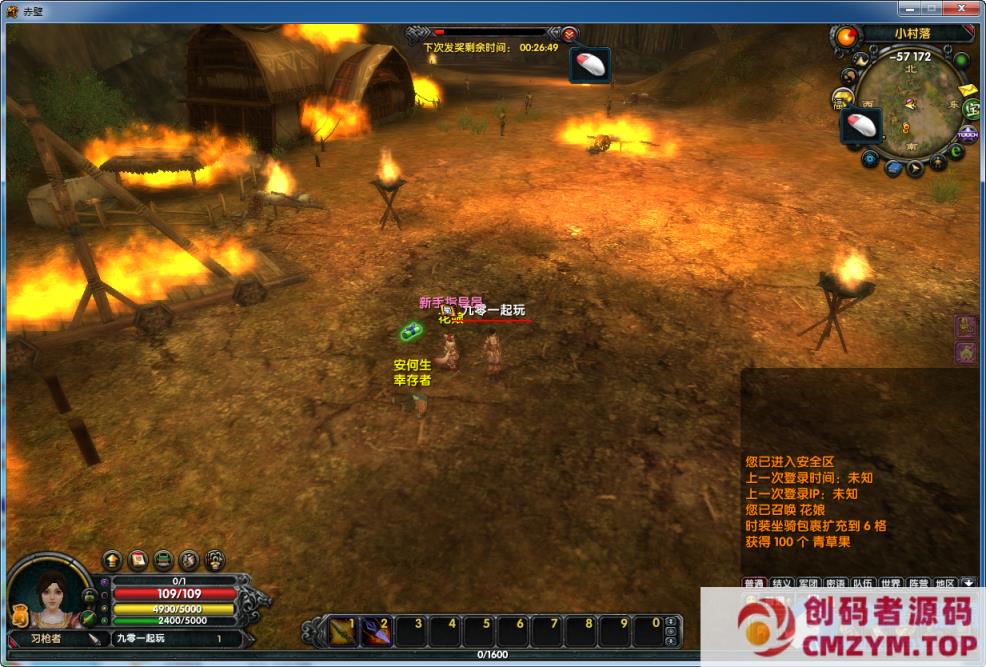The image size is (986, 667).
Task: Click the orange swirl icon beside 小村落
Action: tap(846, 37)
